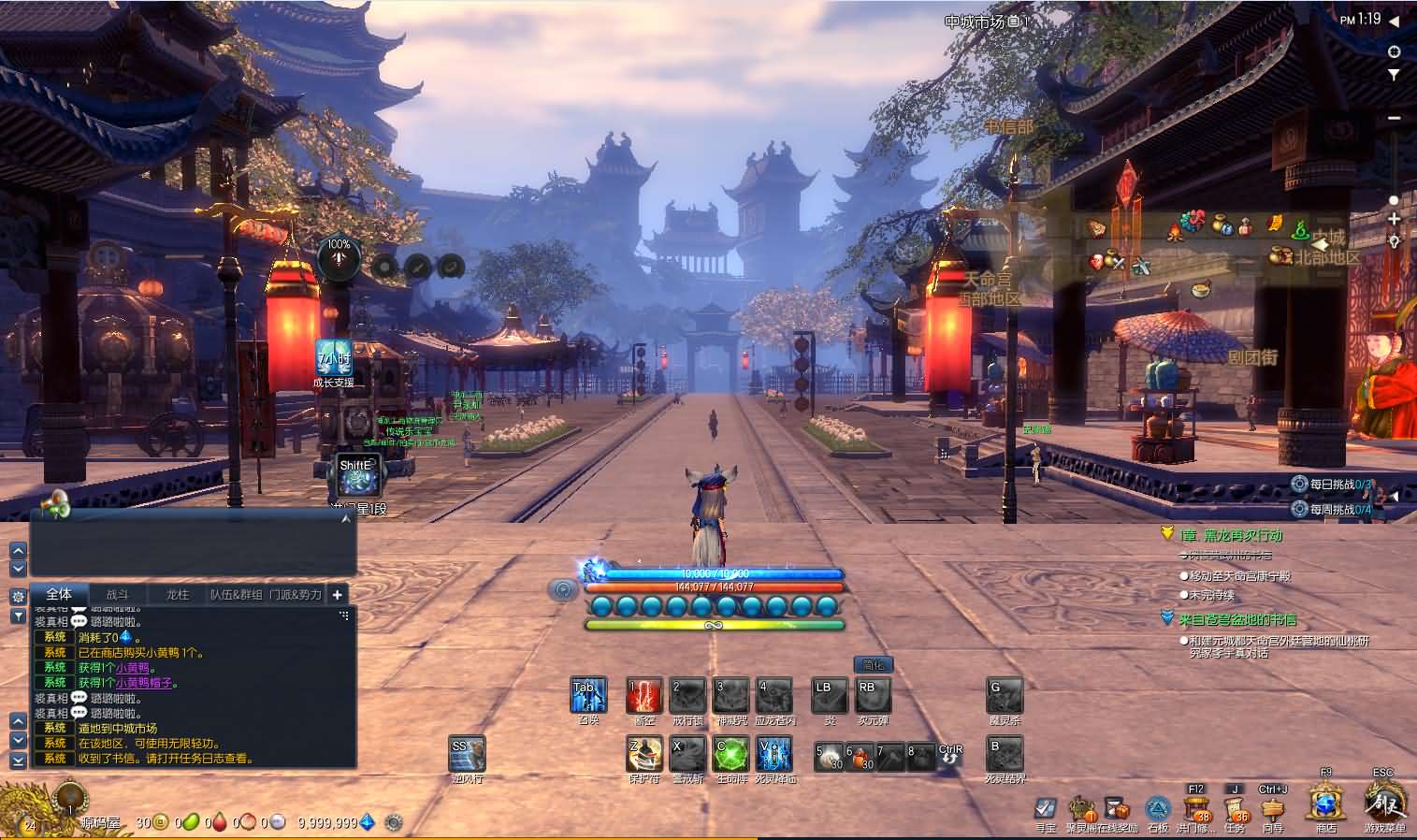Open the 任务 quest journal icon

(x=1235, y=806)
